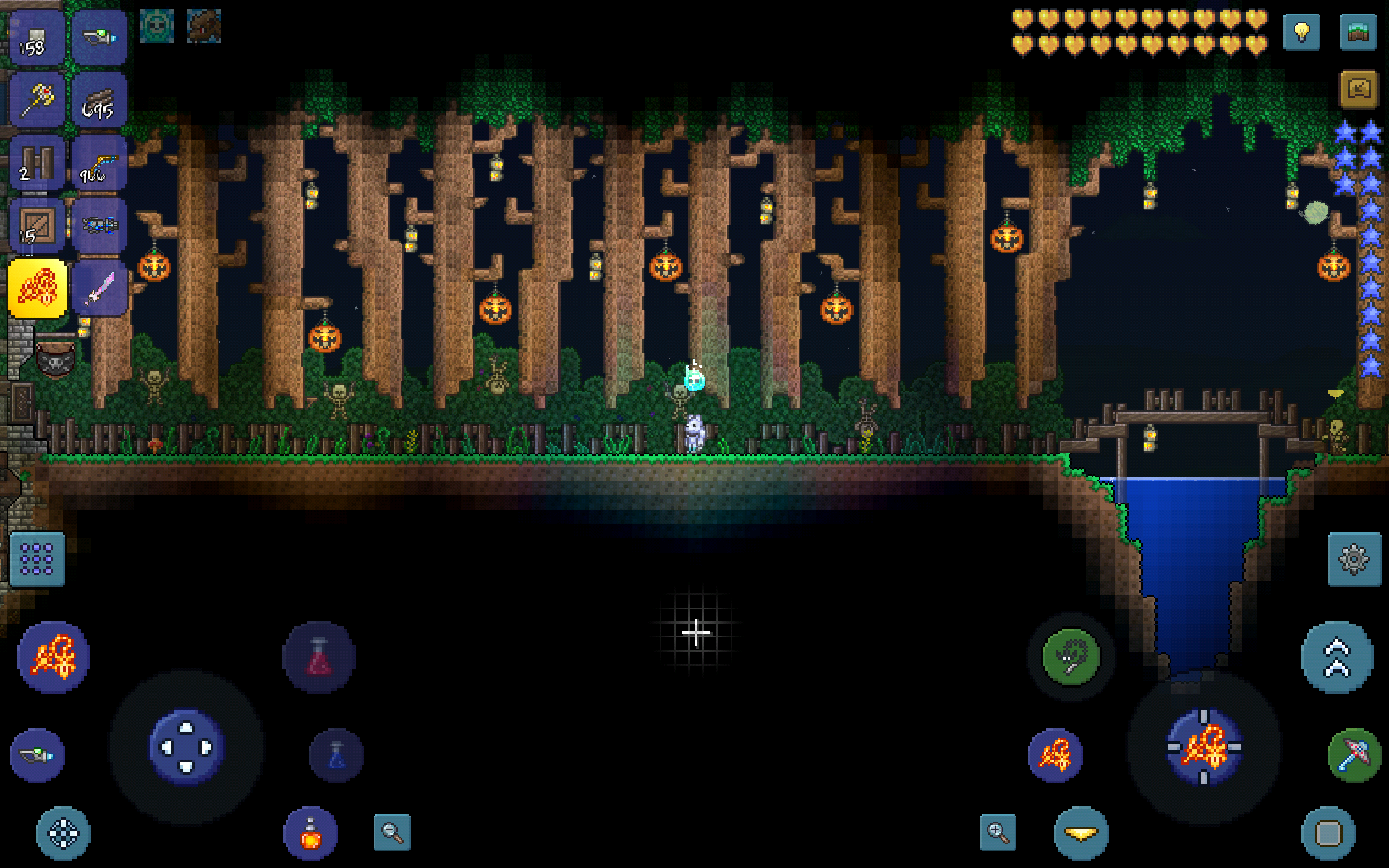Toggle the lightbulb indicator at top right
This screenshot has height=868, width=1389.
tap(1300, 30)
